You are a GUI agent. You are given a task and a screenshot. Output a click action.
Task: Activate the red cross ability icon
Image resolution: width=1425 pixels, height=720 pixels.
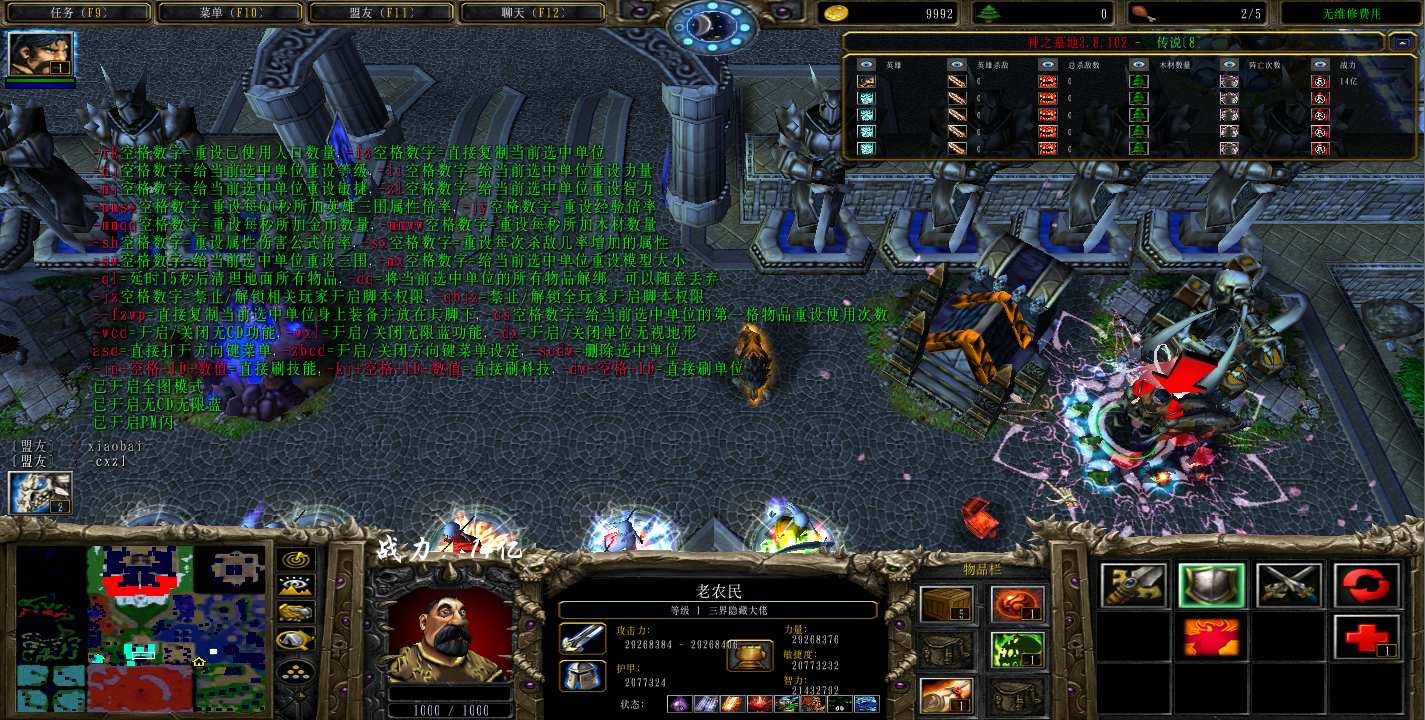point(1366,637)
